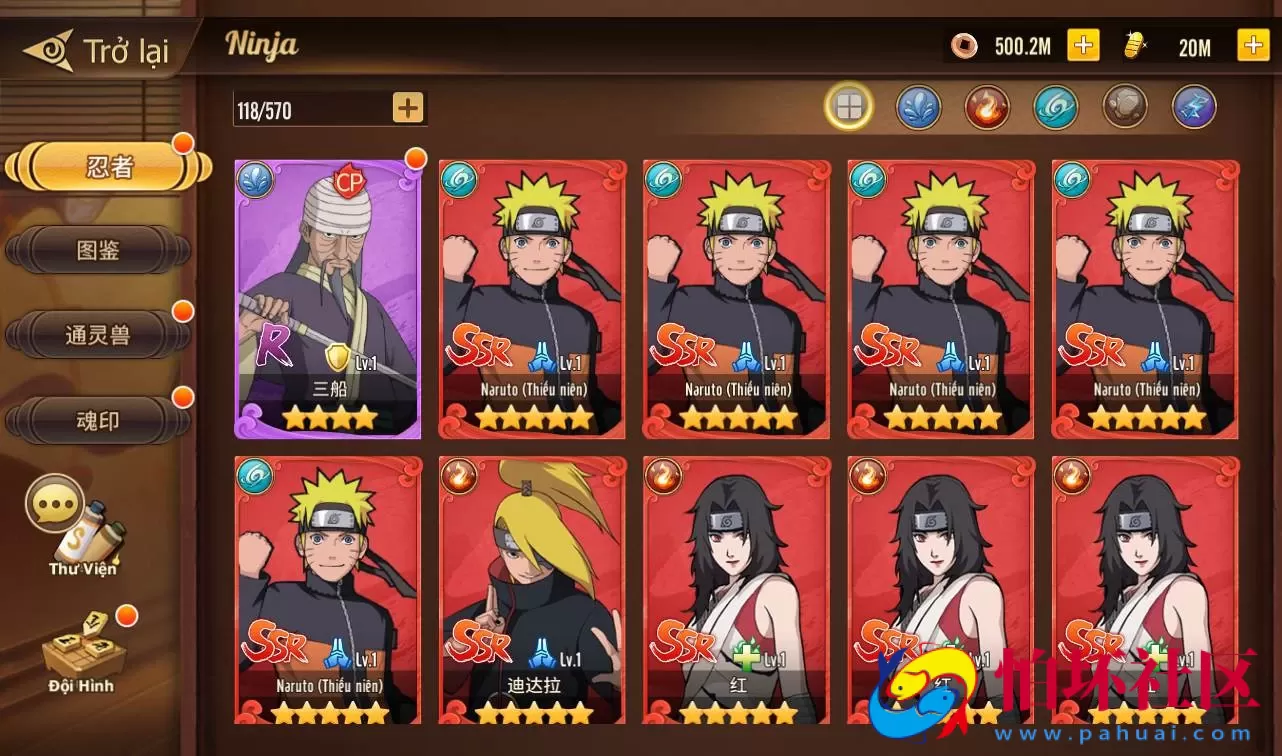Open the 图鉴 tab
Screen dimensions: 1282x756
pos(98,251)
